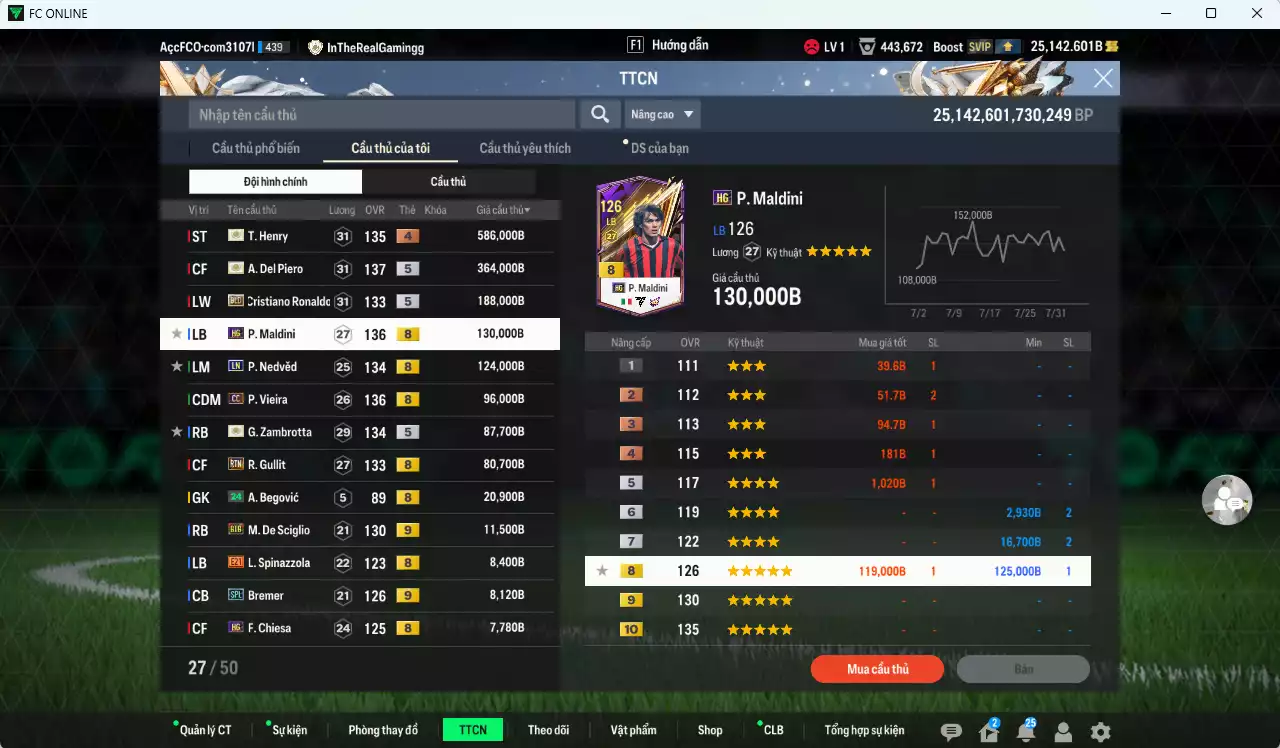This screenshot has width=1280, height=748.
Task: Select the P. Vieira player row
Action: 360,400
